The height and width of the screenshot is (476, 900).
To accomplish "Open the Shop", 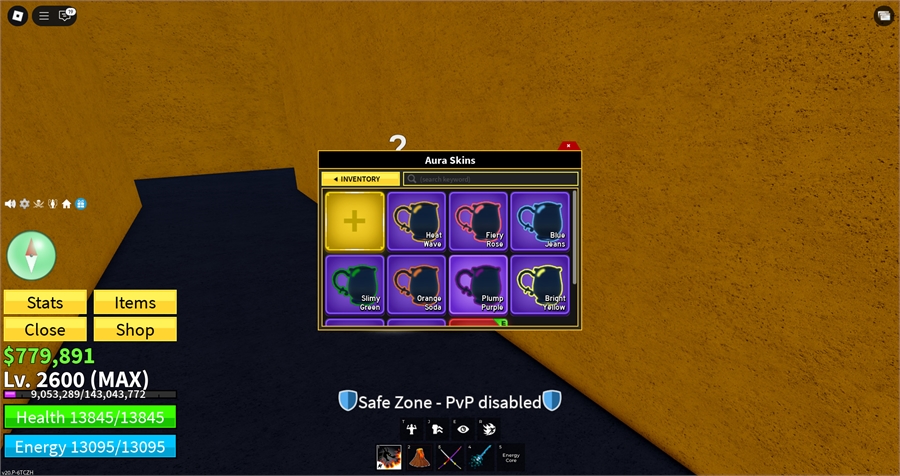I will (x=135, y=330).
